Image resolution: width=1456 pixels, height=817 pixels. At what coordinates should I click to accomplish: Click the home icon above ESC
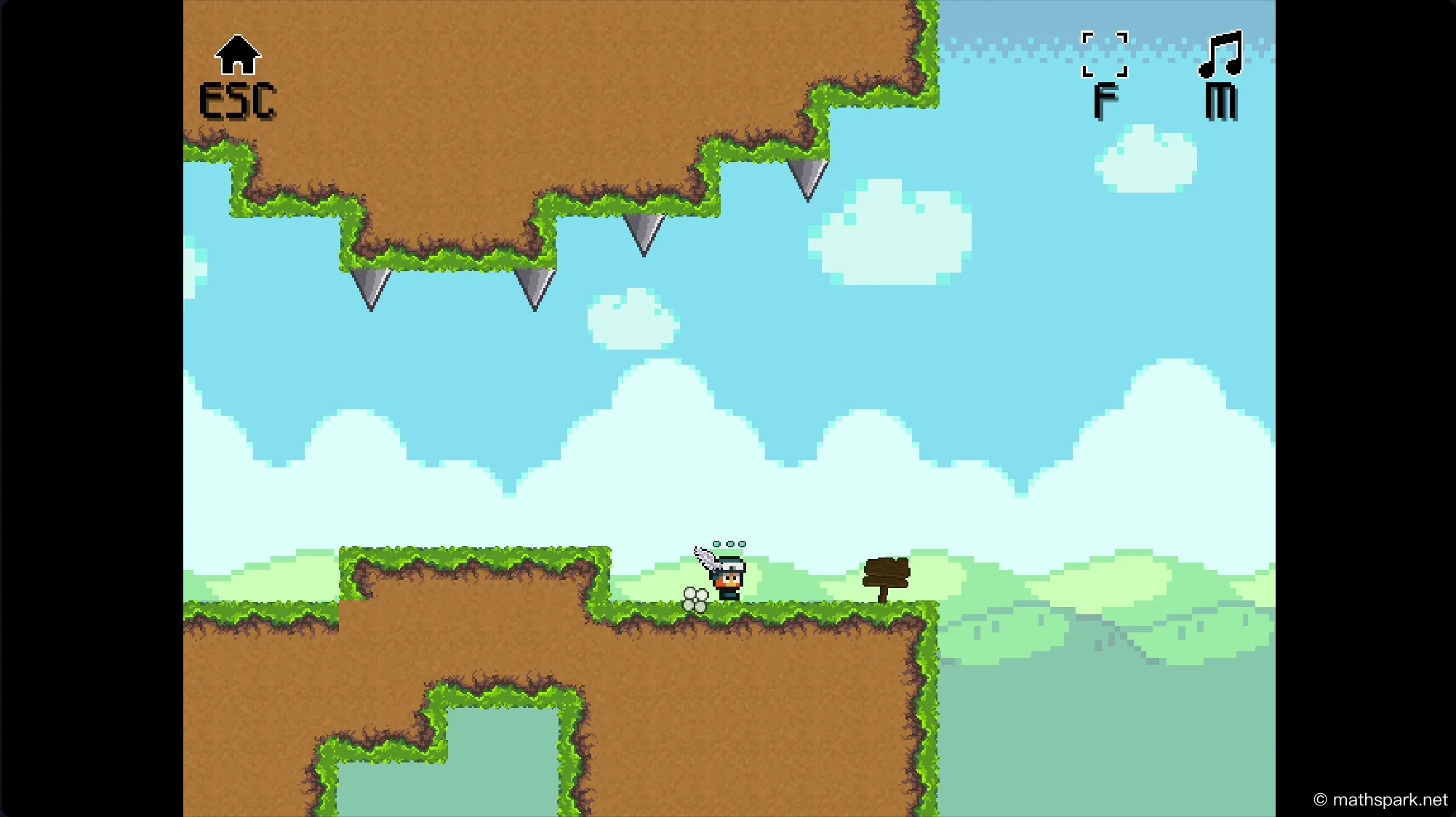pos(237,55)
